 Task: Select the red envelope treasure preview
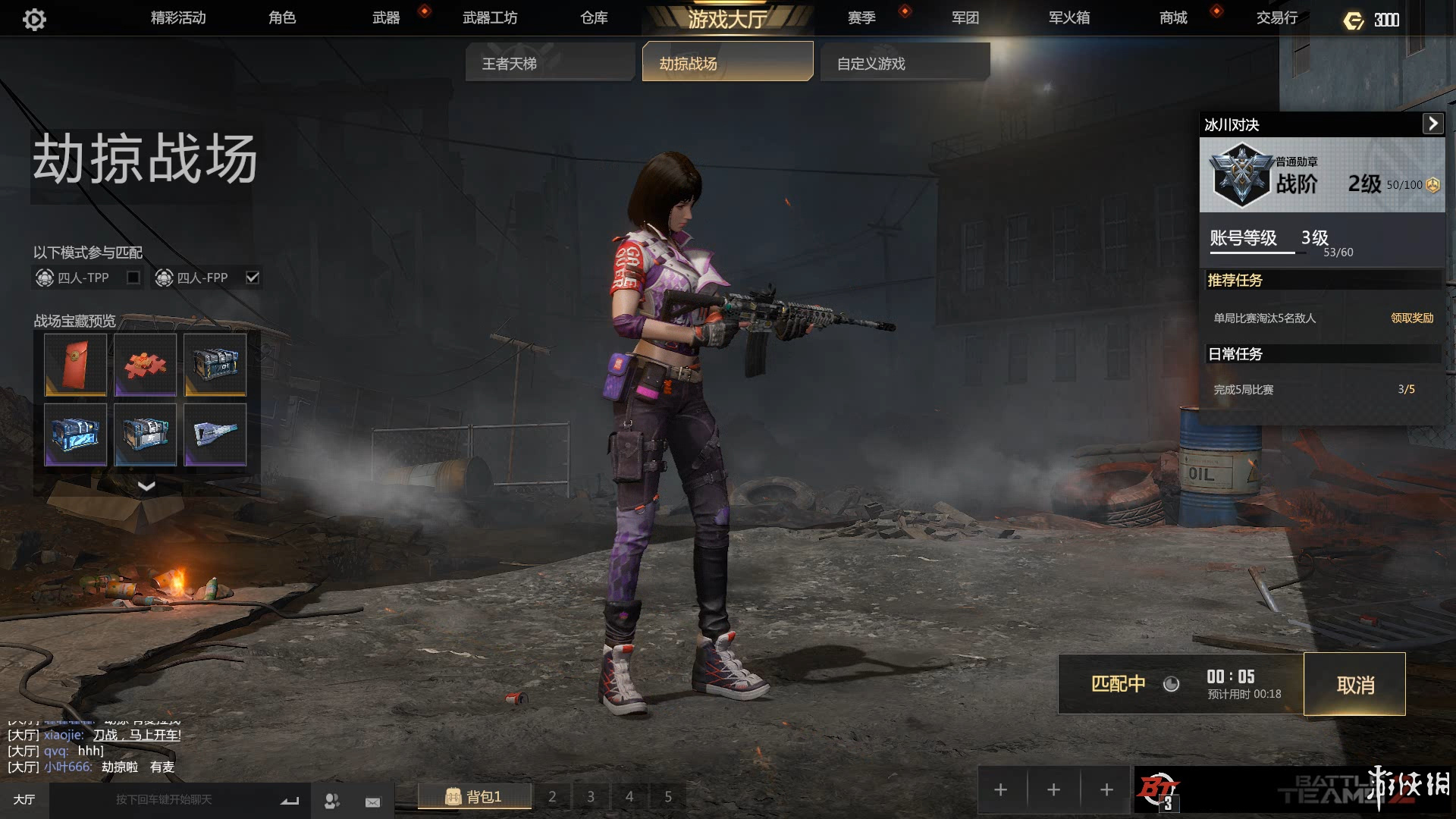[75, 365]
